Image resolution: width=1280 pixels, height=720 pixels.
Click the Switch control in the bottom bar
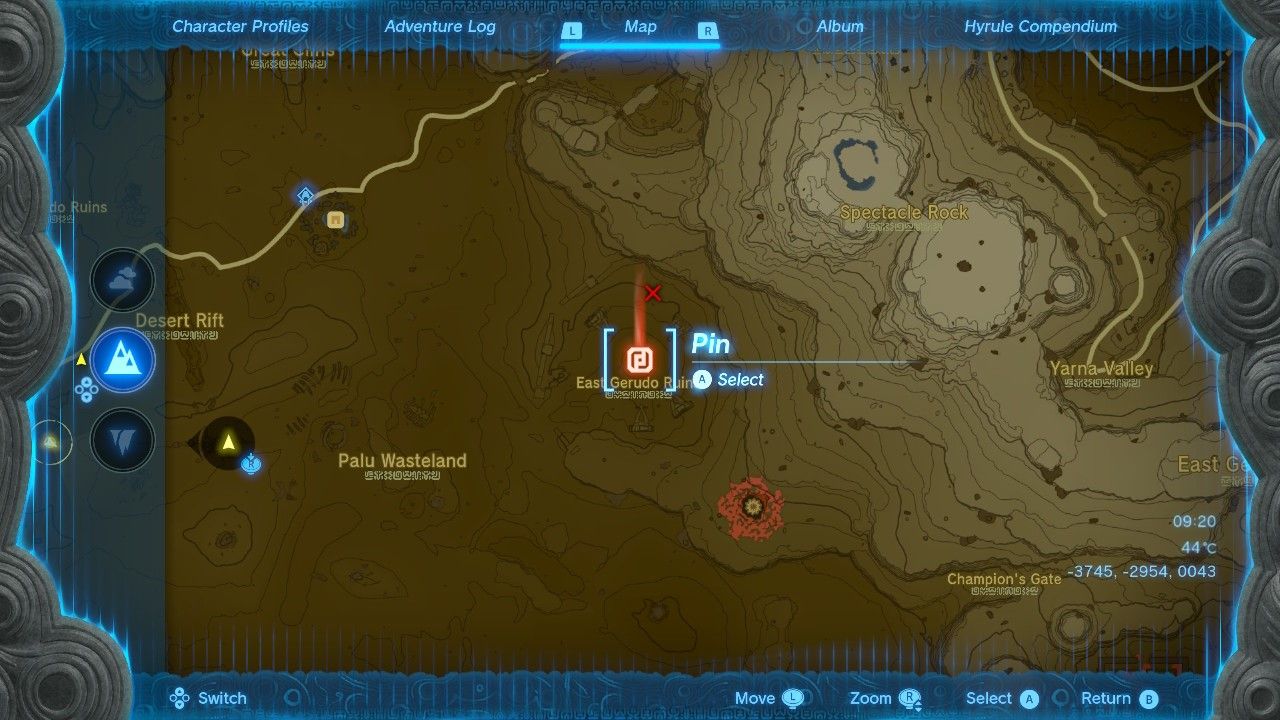tap(207, 697)
